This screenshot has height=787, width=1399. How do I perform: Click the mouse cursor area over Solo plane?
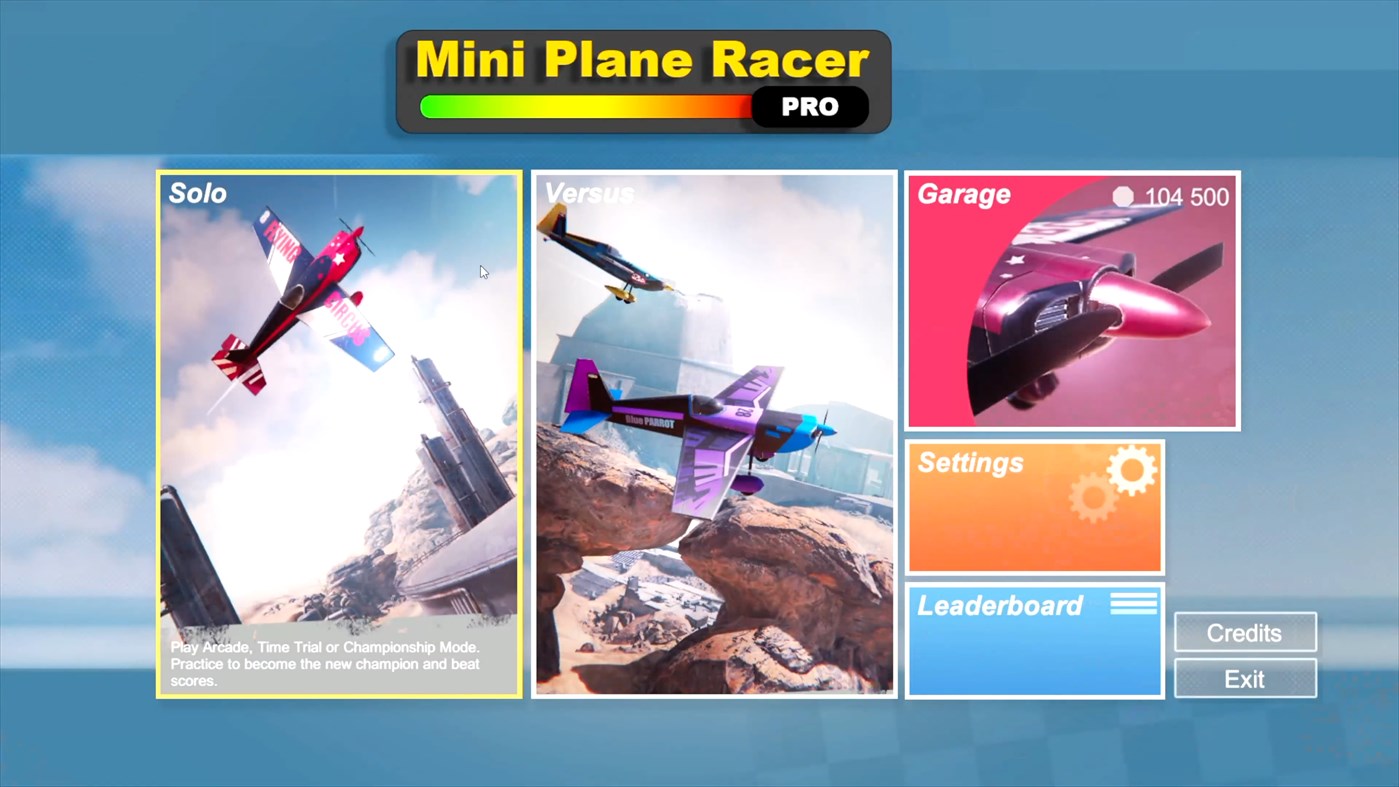[x=482, y=272]
